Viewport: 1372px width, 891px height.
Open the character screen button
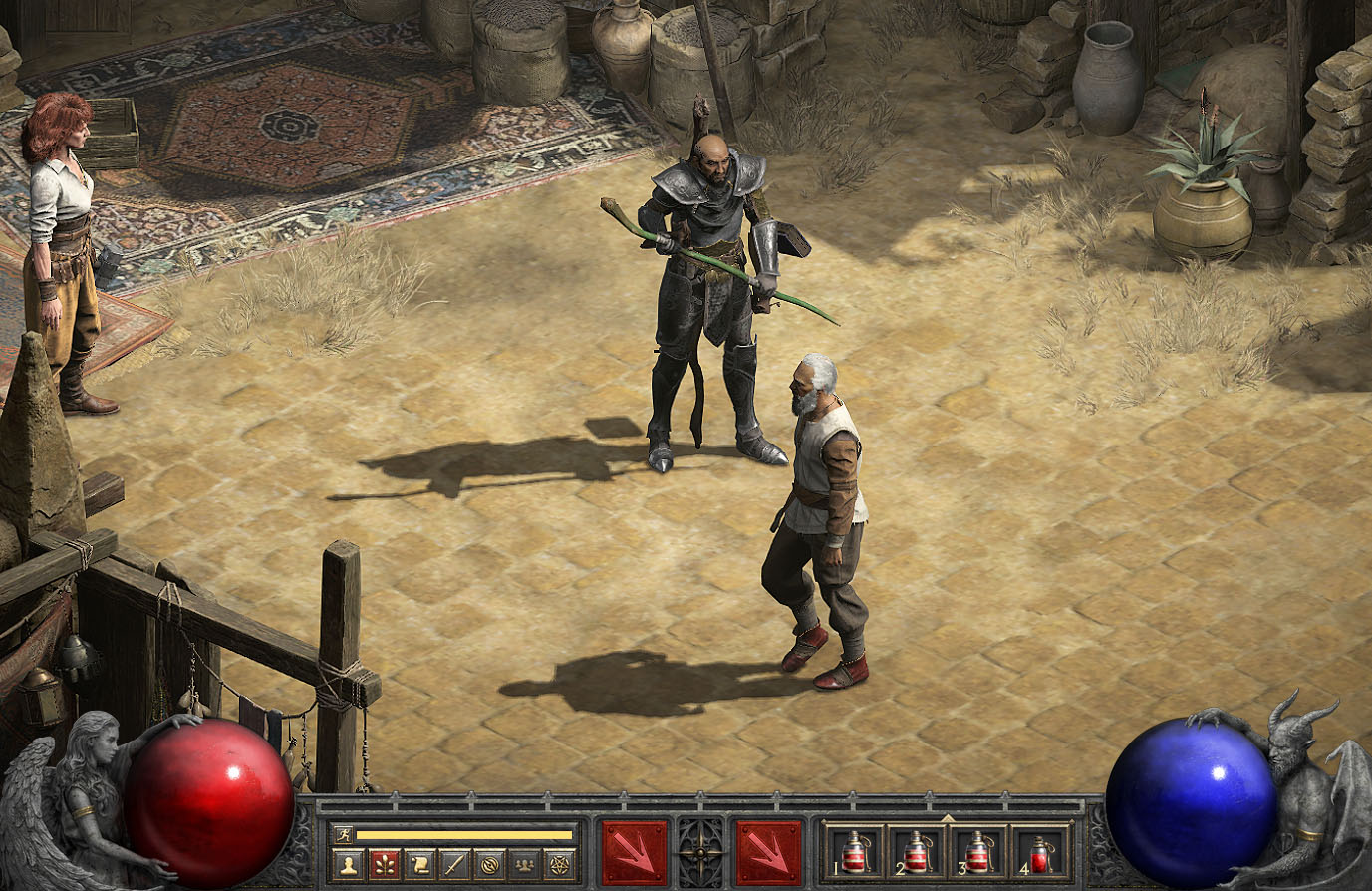click(346, 864)
